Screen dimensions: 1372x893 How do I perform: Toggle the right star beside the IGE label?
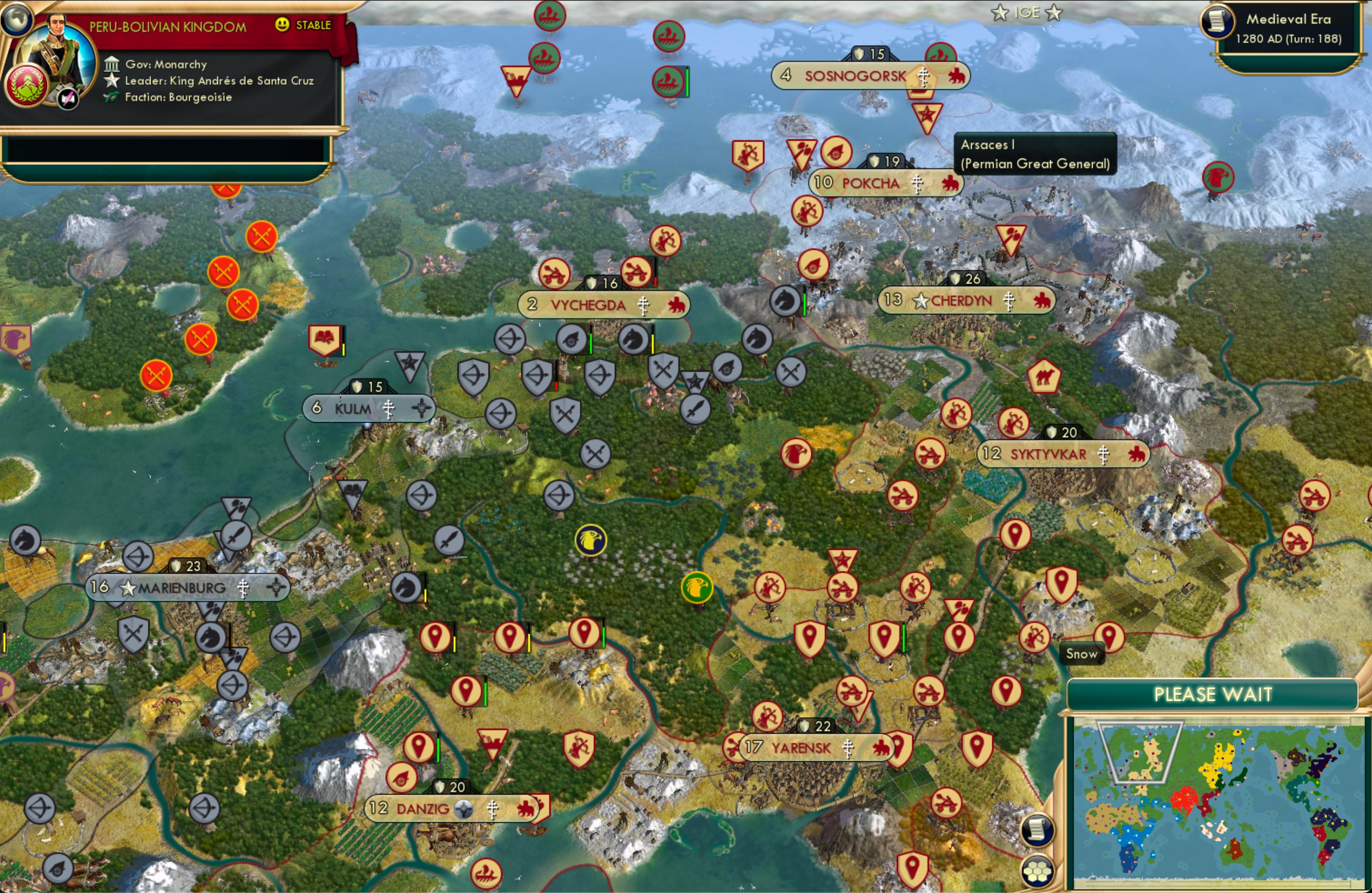click(x=1055, y=13)
